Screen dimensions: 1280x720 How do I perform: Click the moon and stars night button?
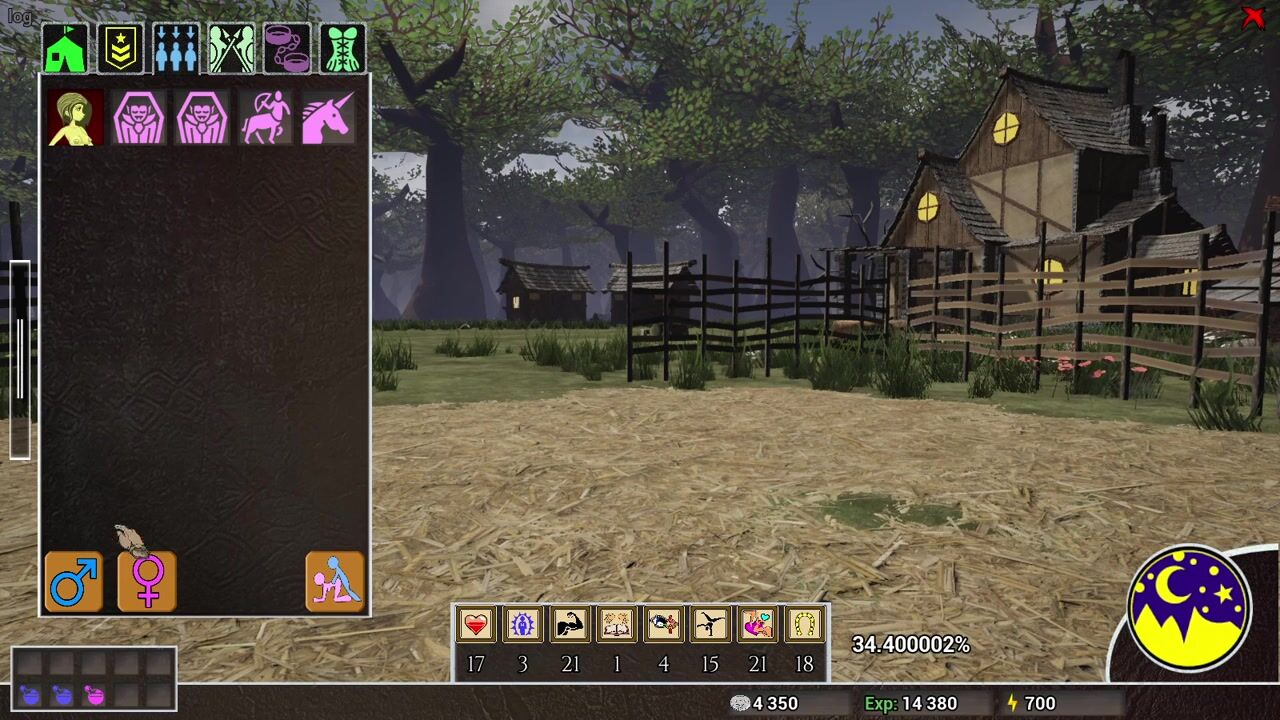click(x=1190, y=608)
